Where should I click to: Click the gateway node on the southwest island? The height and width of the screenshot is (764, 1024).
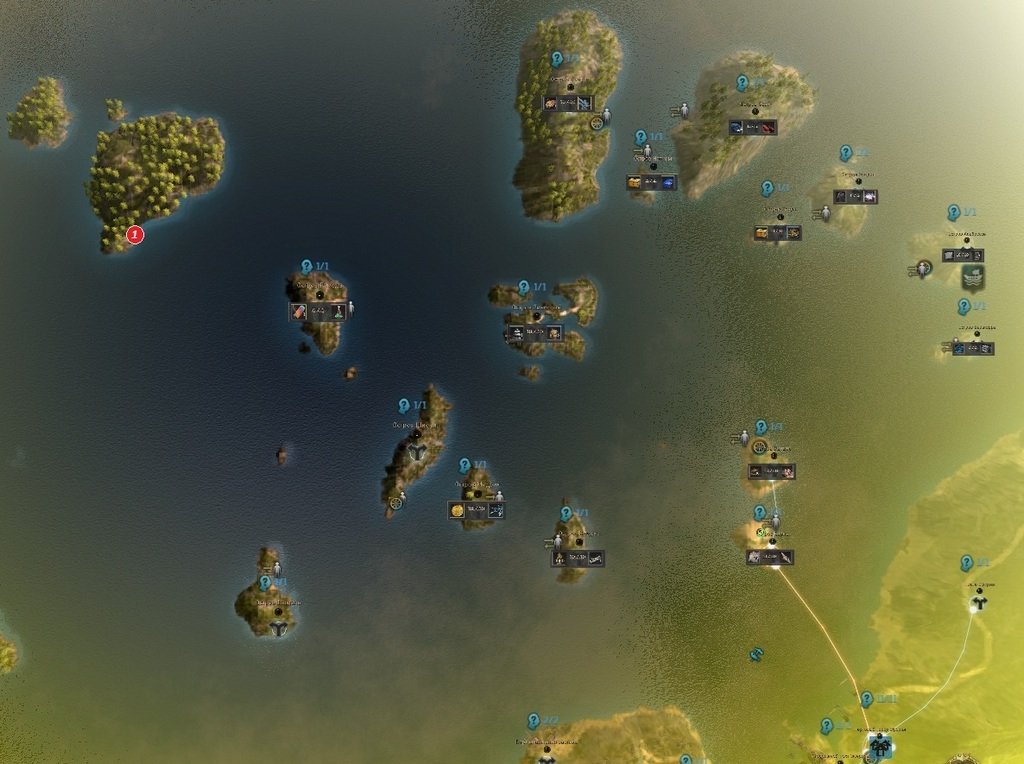pos(278,628)
